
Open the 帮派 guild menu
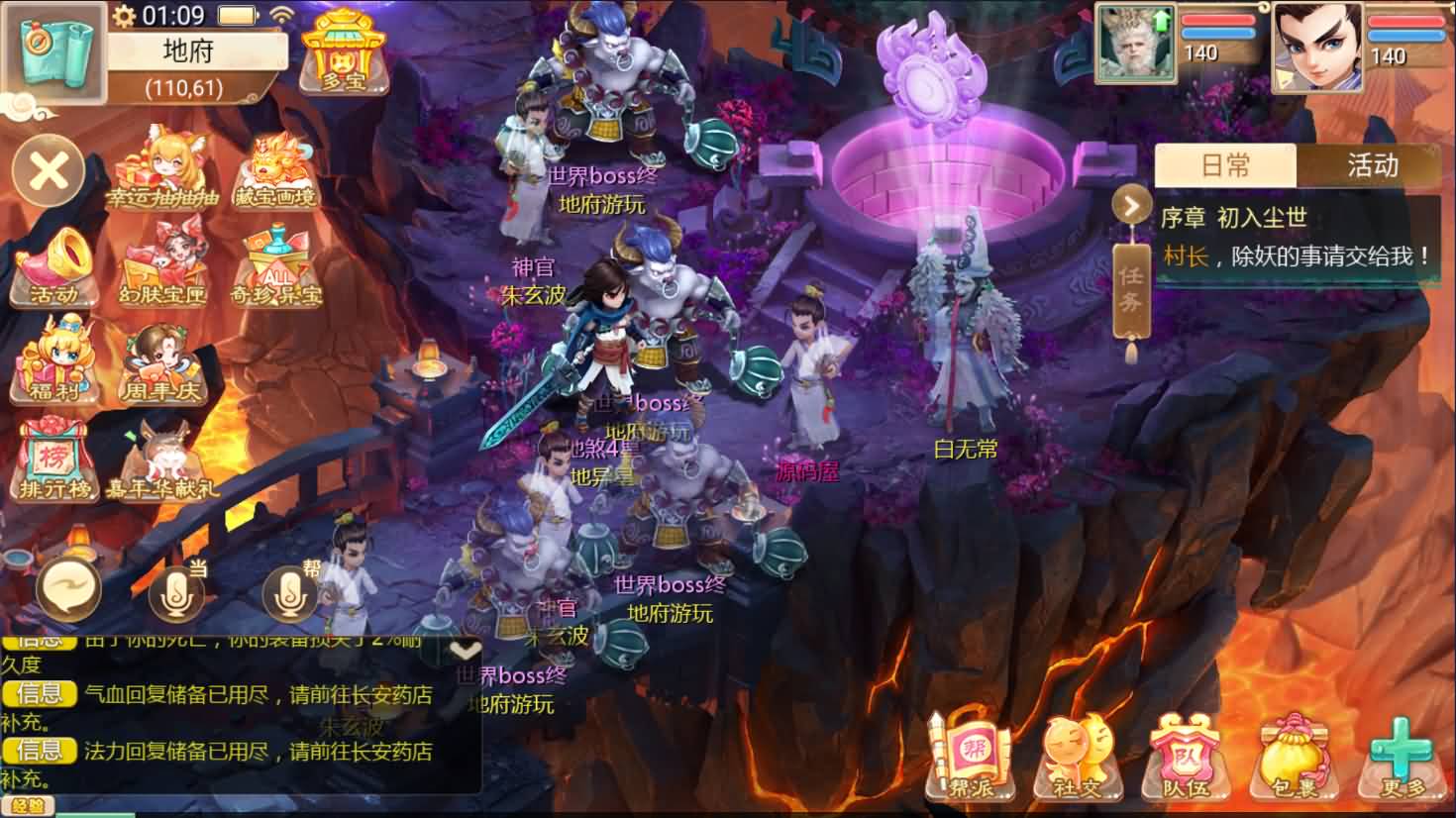click(972, 760)
